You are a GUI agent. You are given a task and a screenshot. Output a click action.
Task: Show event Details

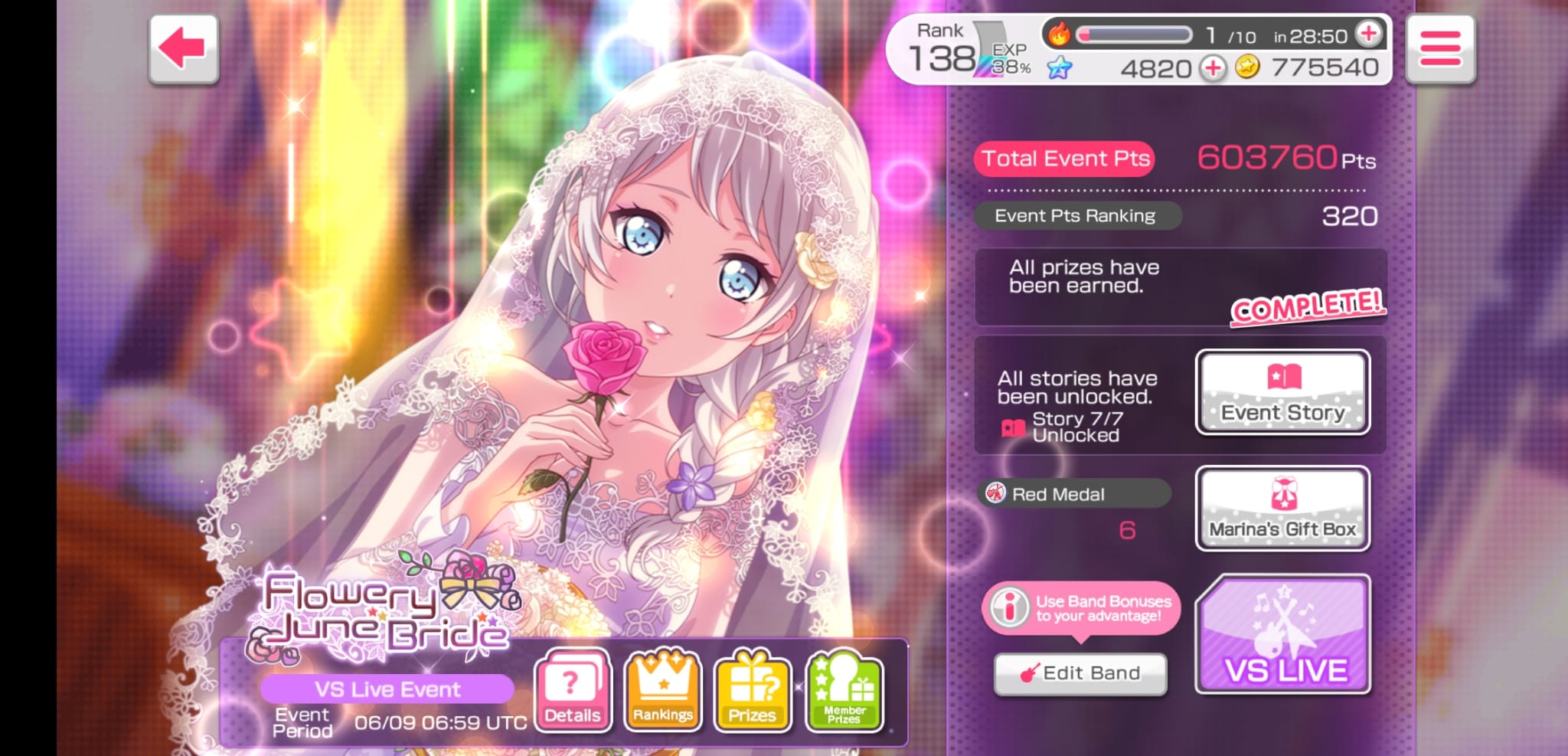click(x=572, y=690)
